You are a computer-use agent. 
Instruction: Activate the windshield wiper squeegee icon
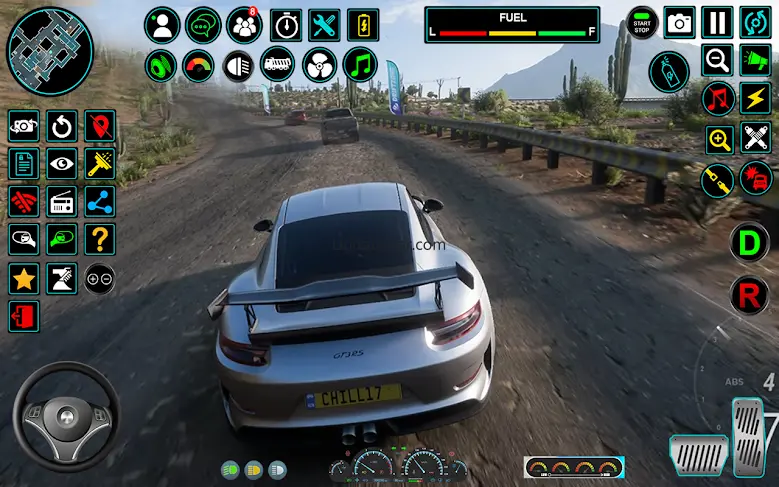pos(99,163)
